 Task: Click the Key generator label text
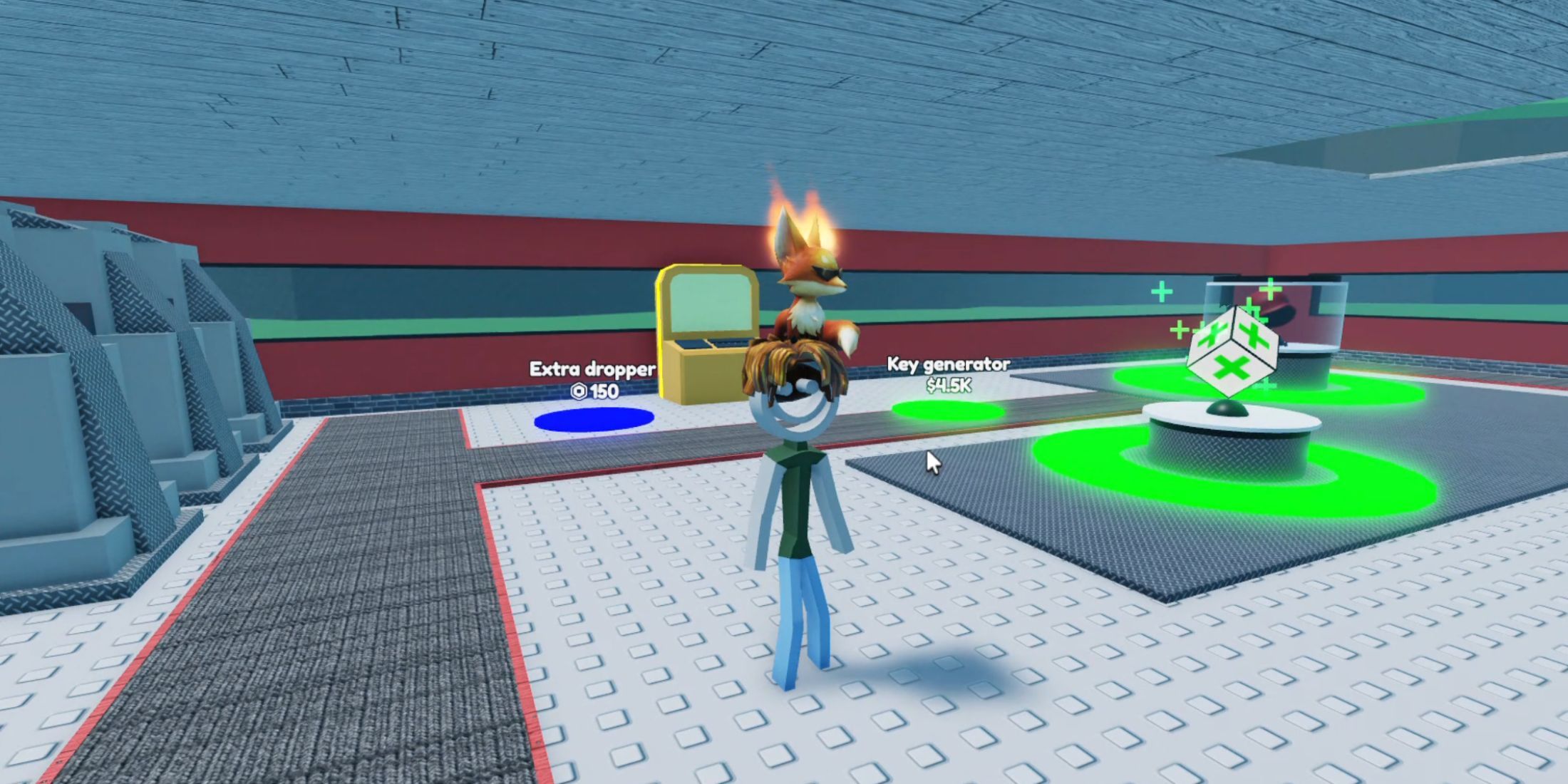pyautogui.click(x=948, y=363)
